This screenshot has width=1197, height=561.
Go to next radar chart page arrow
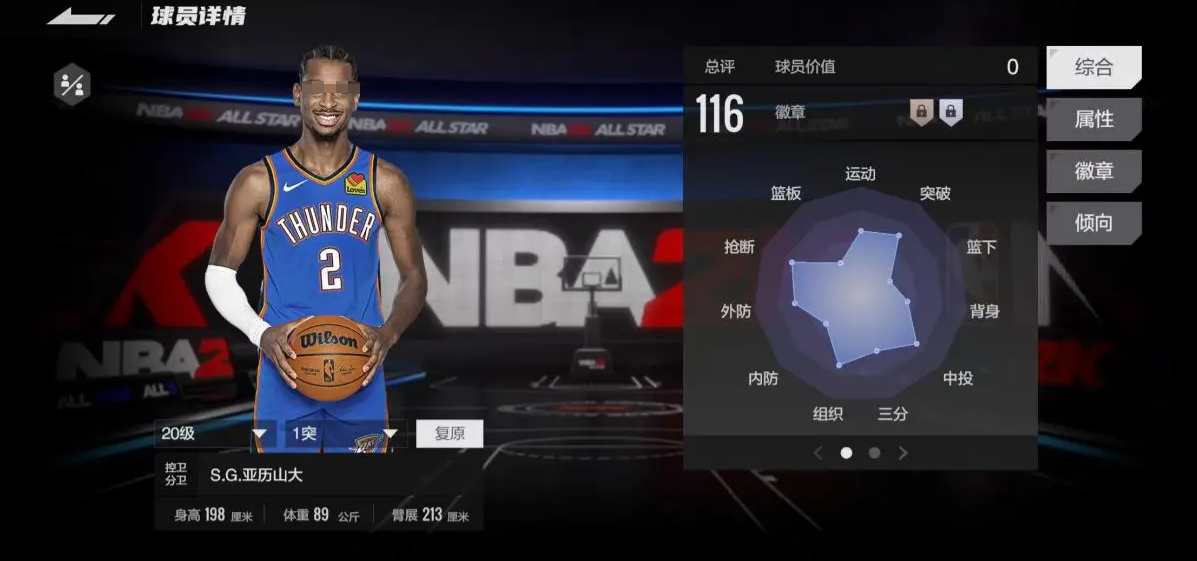(x=903, y=453)
